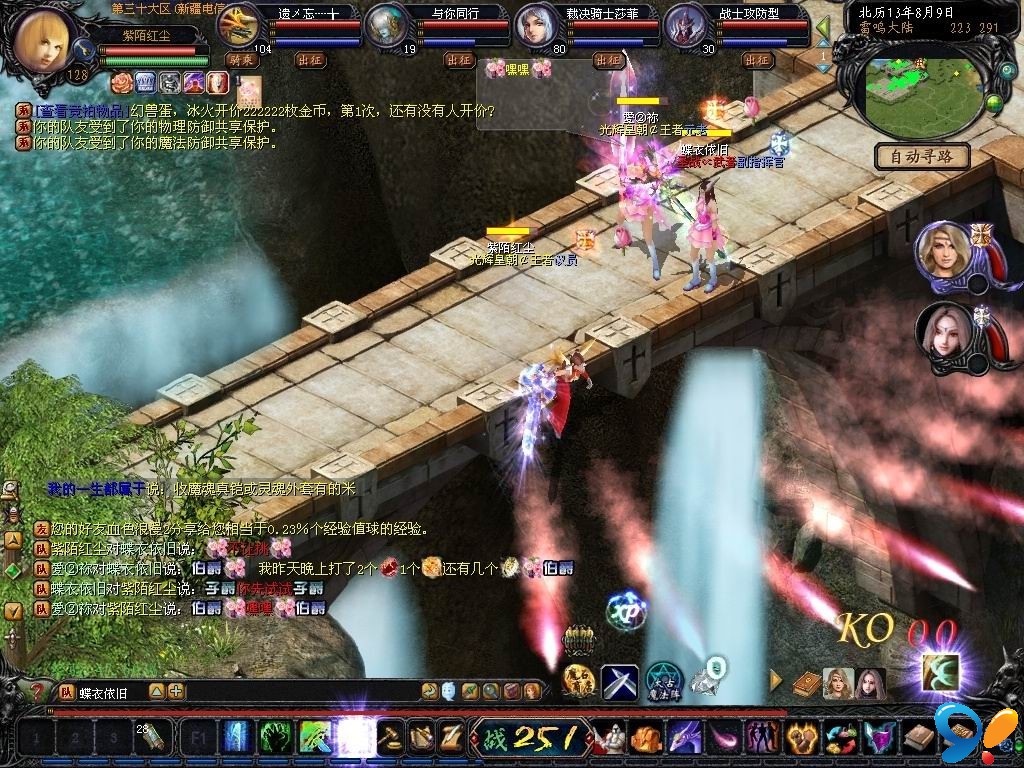The image size is (1024, 768).
Task: Use the glowing white hotbar skill
Action: click(354, 738)
